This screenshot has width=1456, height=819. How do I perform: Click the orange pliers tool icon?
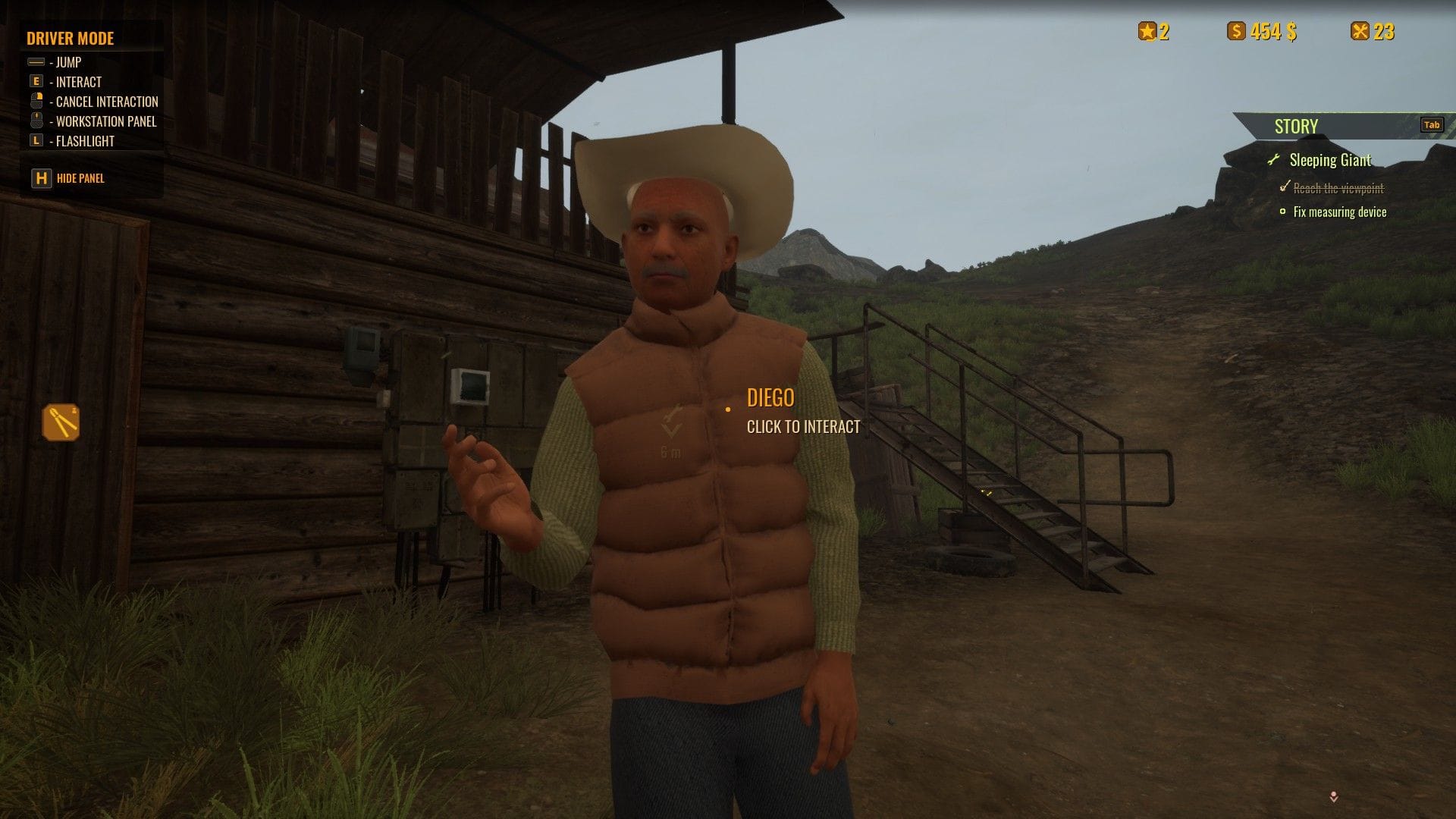coord(61,422)
